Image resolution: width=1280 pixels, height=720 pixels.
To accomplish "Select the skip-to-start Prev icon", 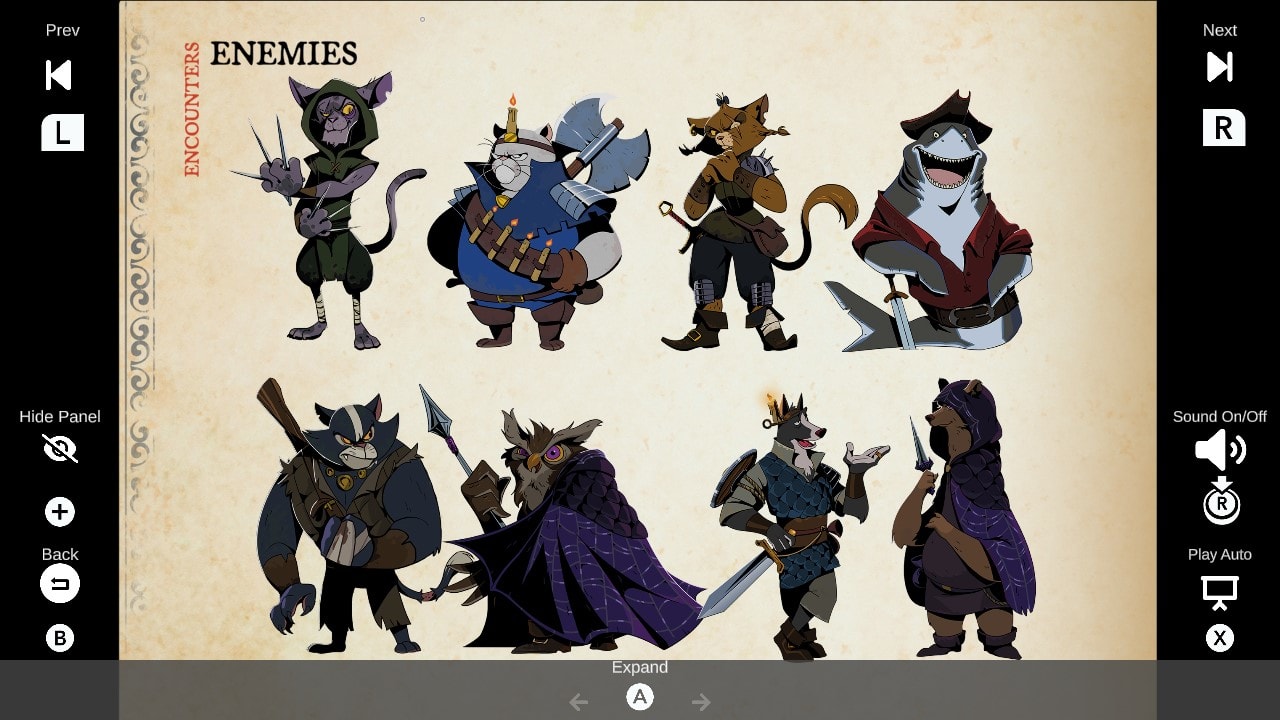I will tap(57, 75).
